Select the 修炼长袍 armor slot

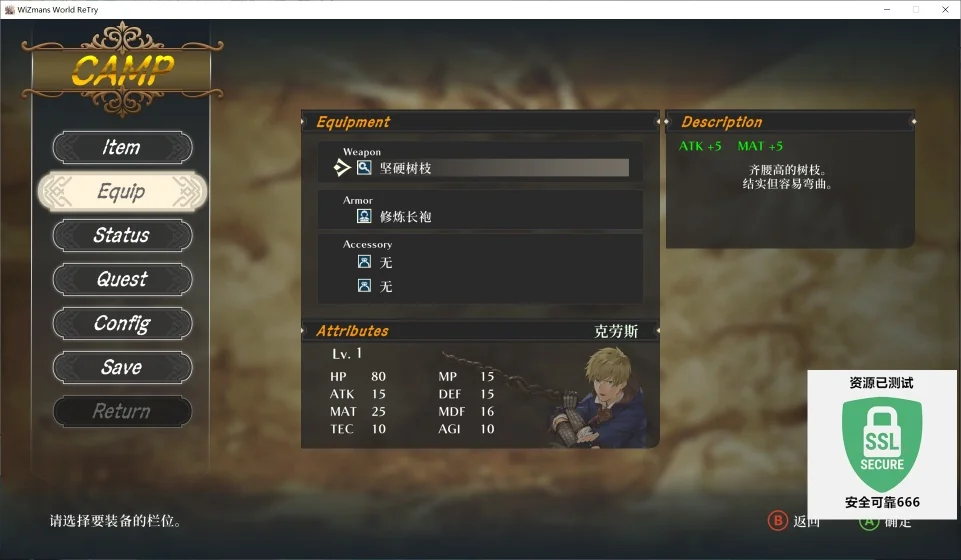[x=480, y=216]
